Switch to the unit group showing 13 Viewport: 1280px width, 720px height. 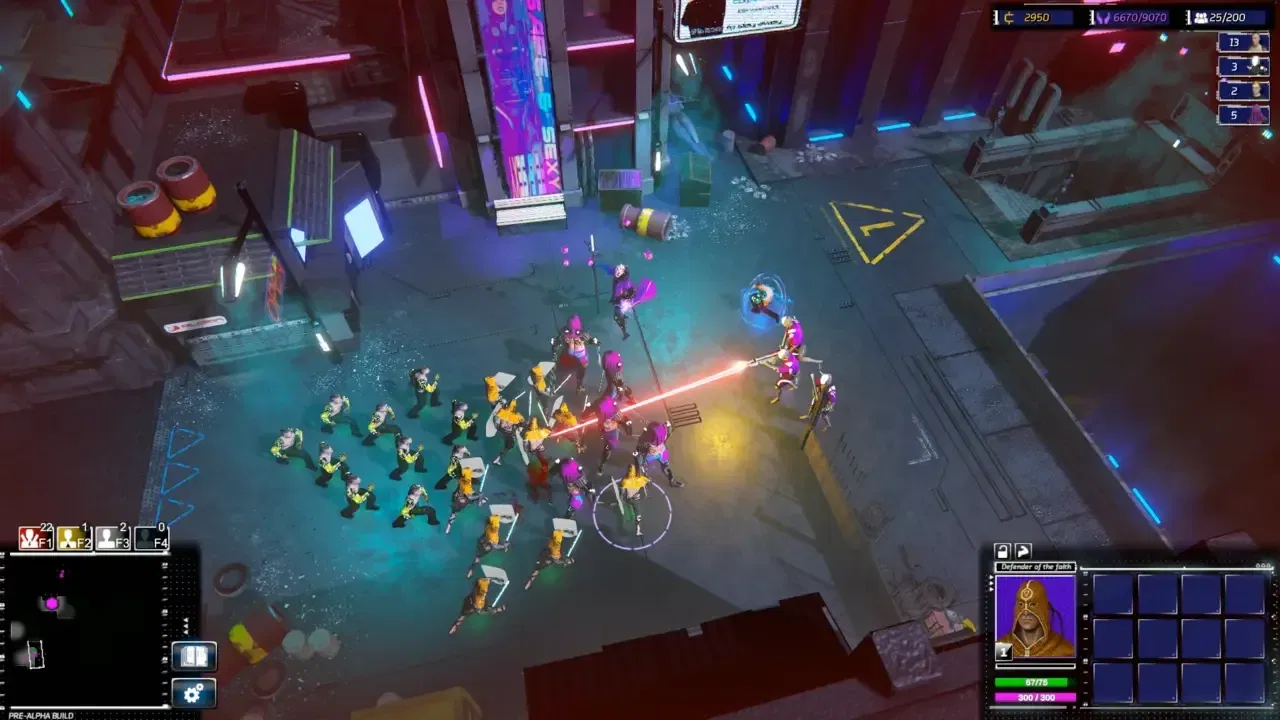(1244, 43)
